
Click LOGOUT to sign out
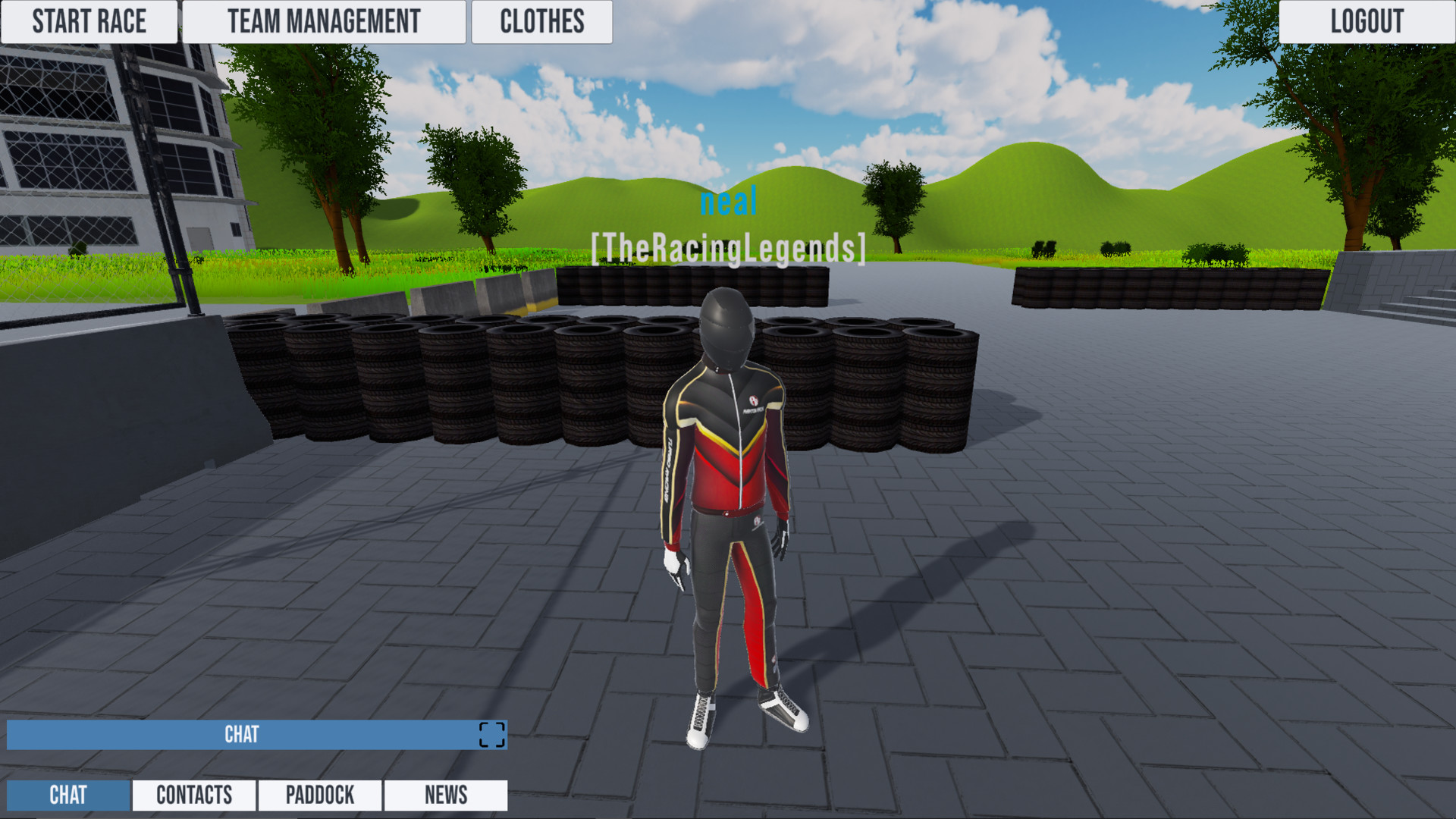[x=1367, y=21]
